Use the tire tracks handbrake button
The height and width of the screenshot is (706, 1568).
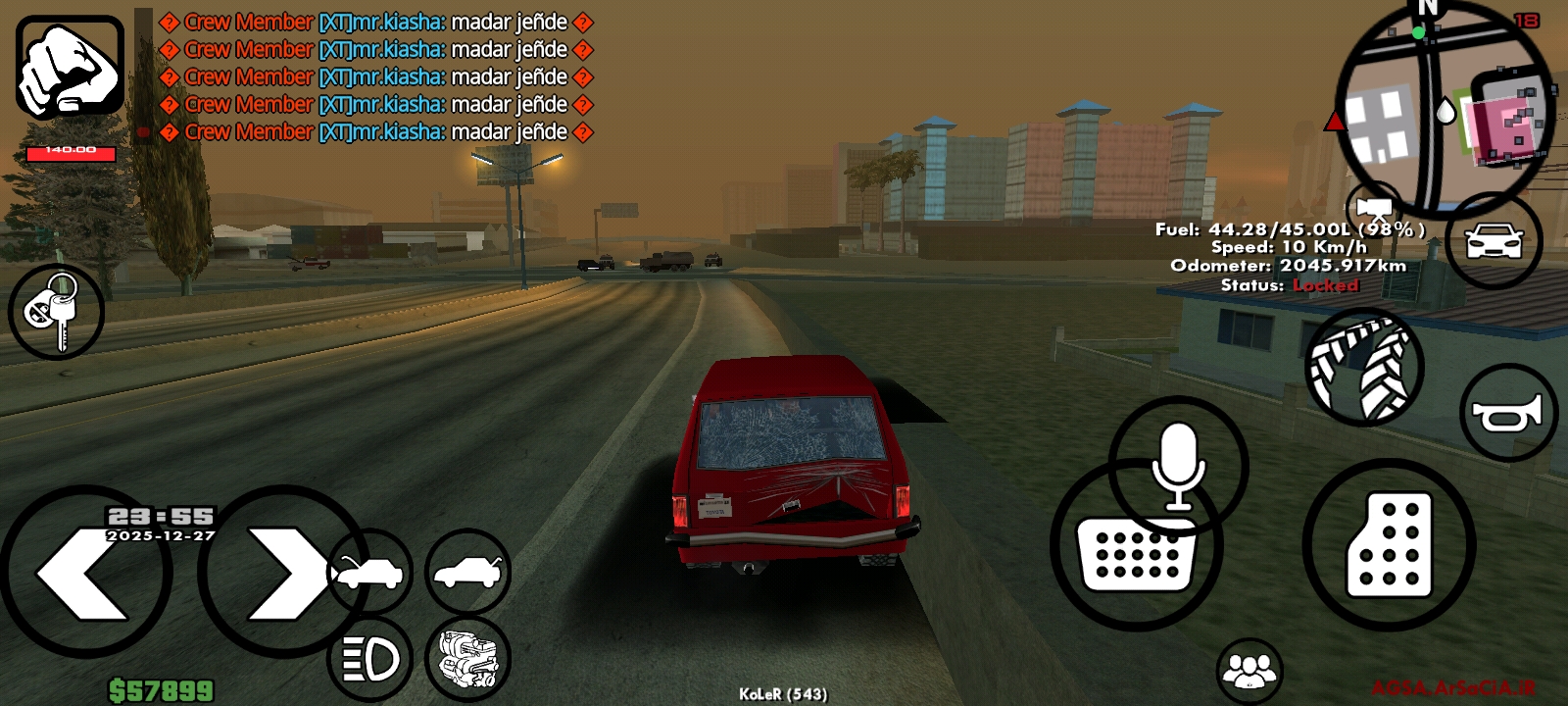click(x=1363, y=368)
